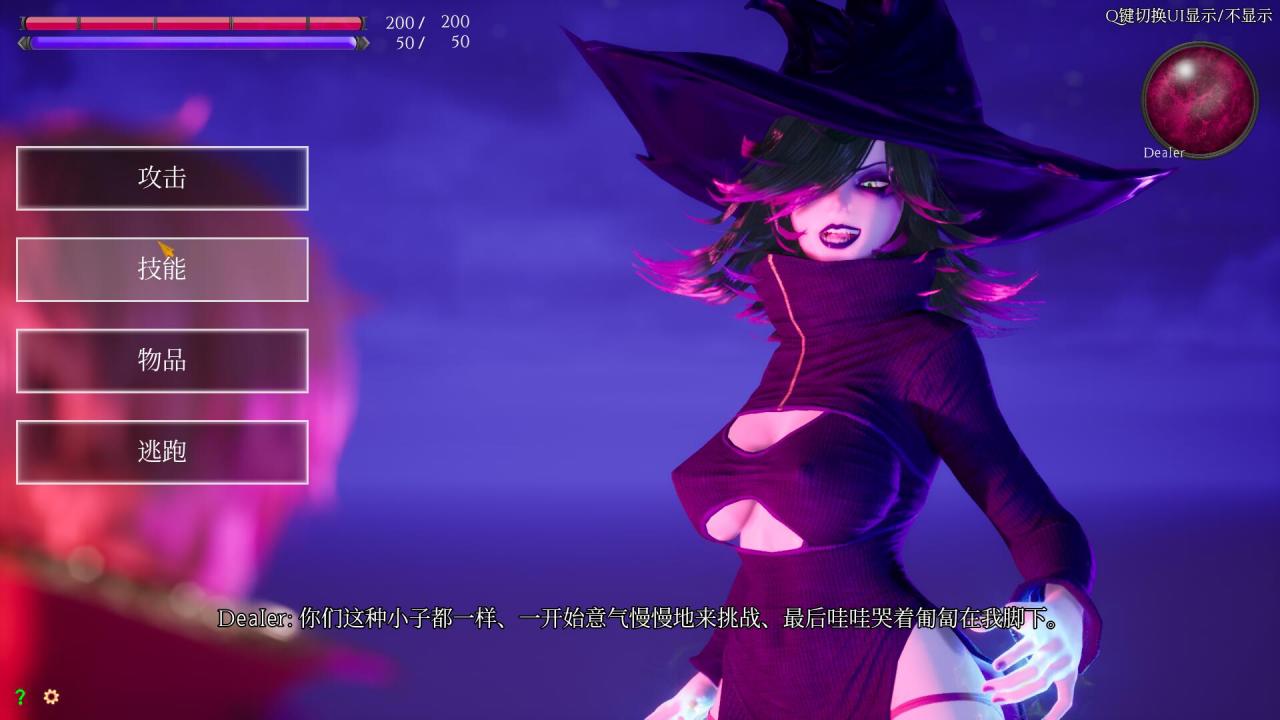Viewport: 1280px width, 720px height.
Task: Select the 物品 menu command
Action: 162,360
